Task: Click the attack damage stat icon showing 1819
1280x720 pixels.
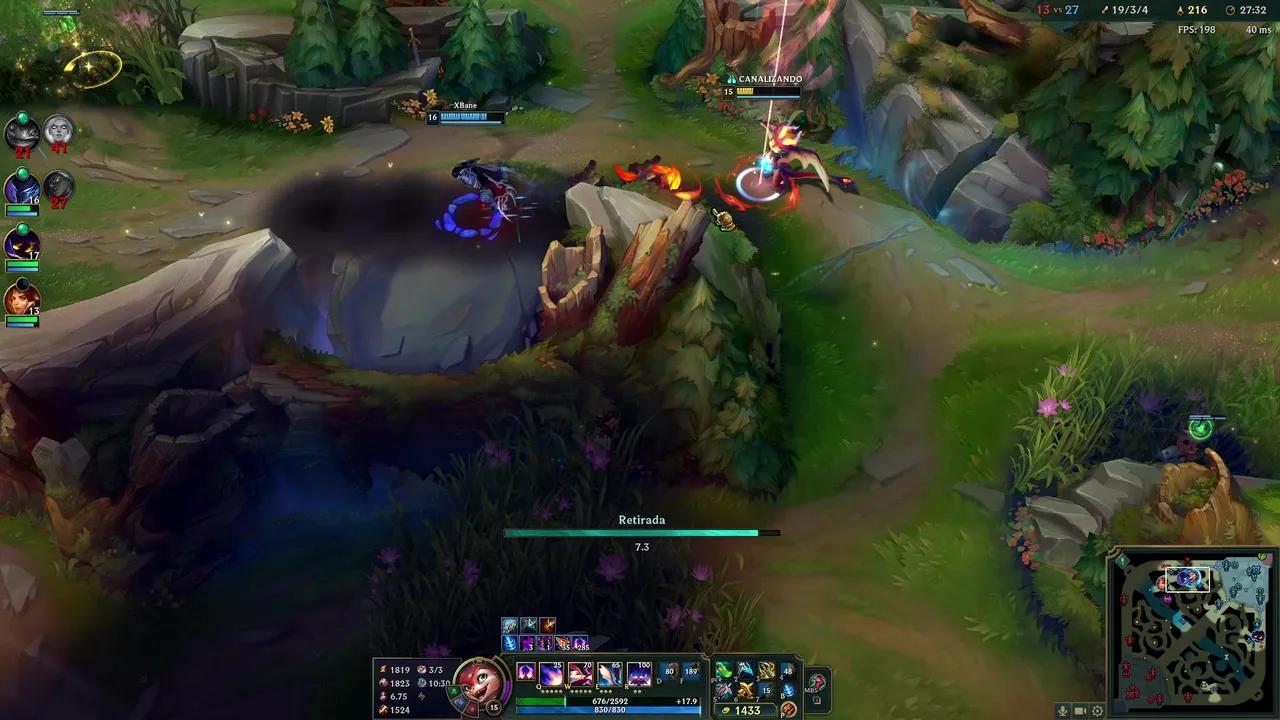Action: (383, 670)
